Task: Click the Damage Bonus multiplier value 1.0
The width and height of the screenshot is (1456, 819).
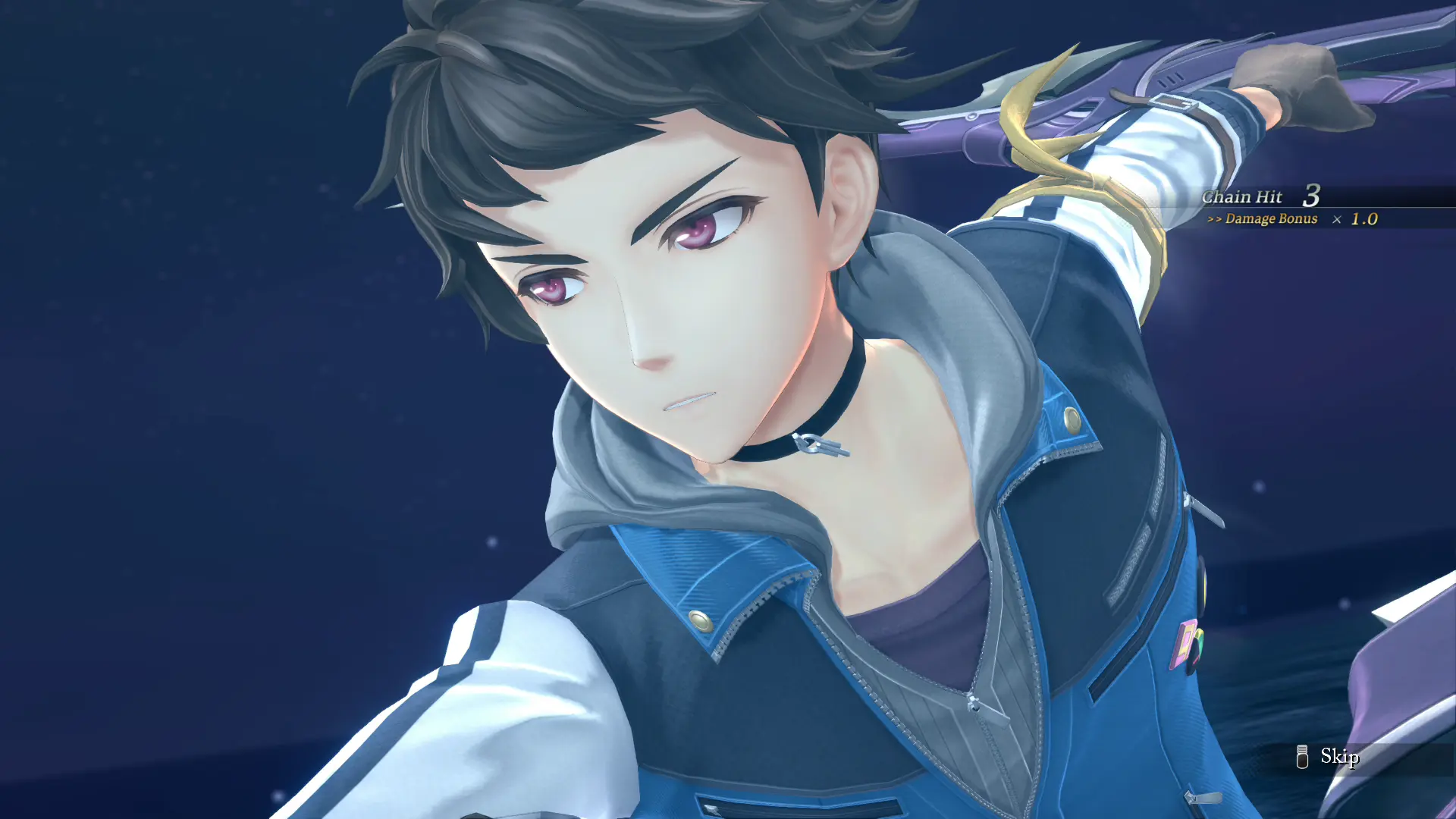Action: coord(1364,219)
